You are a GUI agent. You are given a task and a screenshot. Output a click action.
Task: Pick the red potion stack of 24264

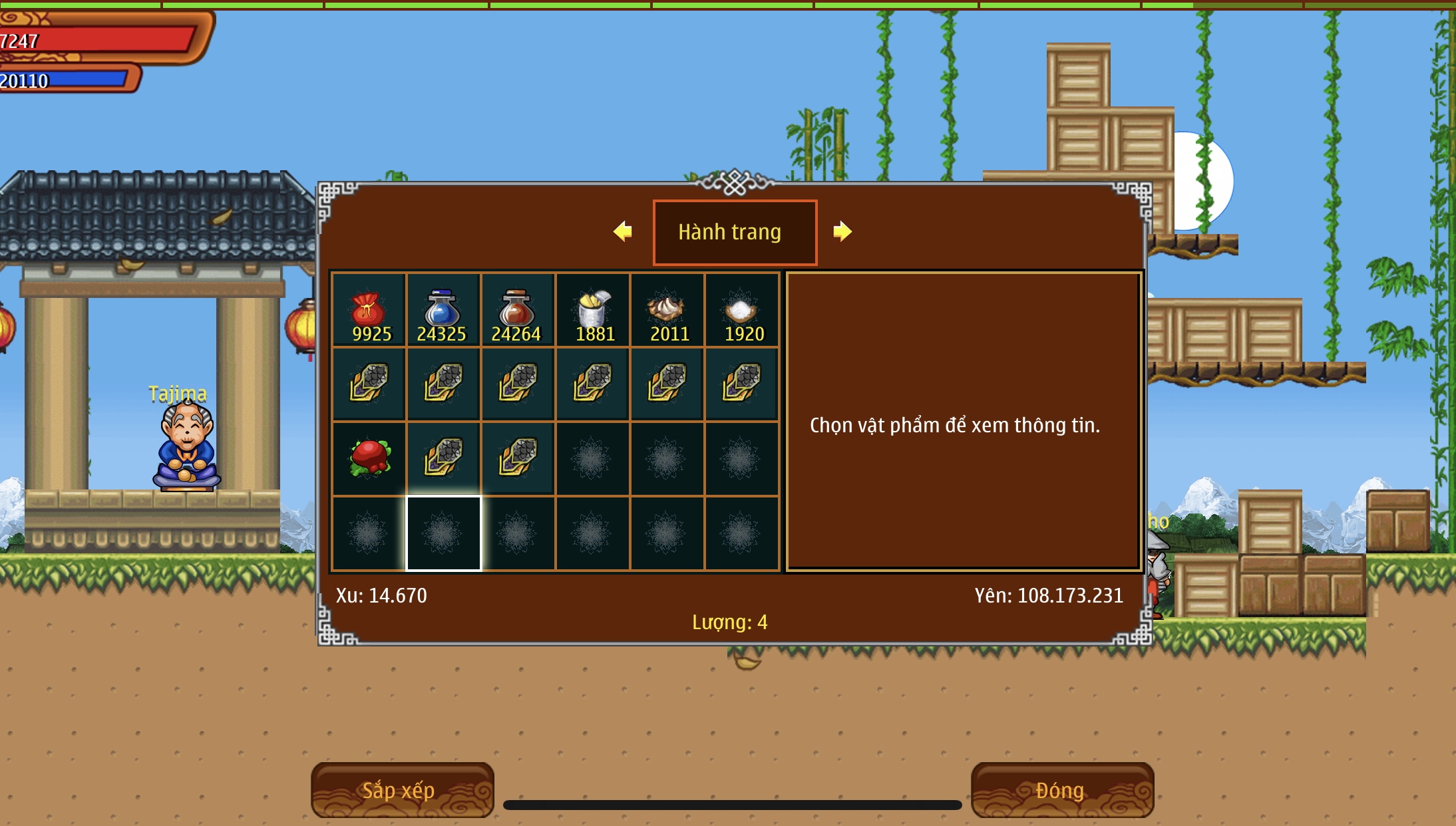[x=518, y=311]
